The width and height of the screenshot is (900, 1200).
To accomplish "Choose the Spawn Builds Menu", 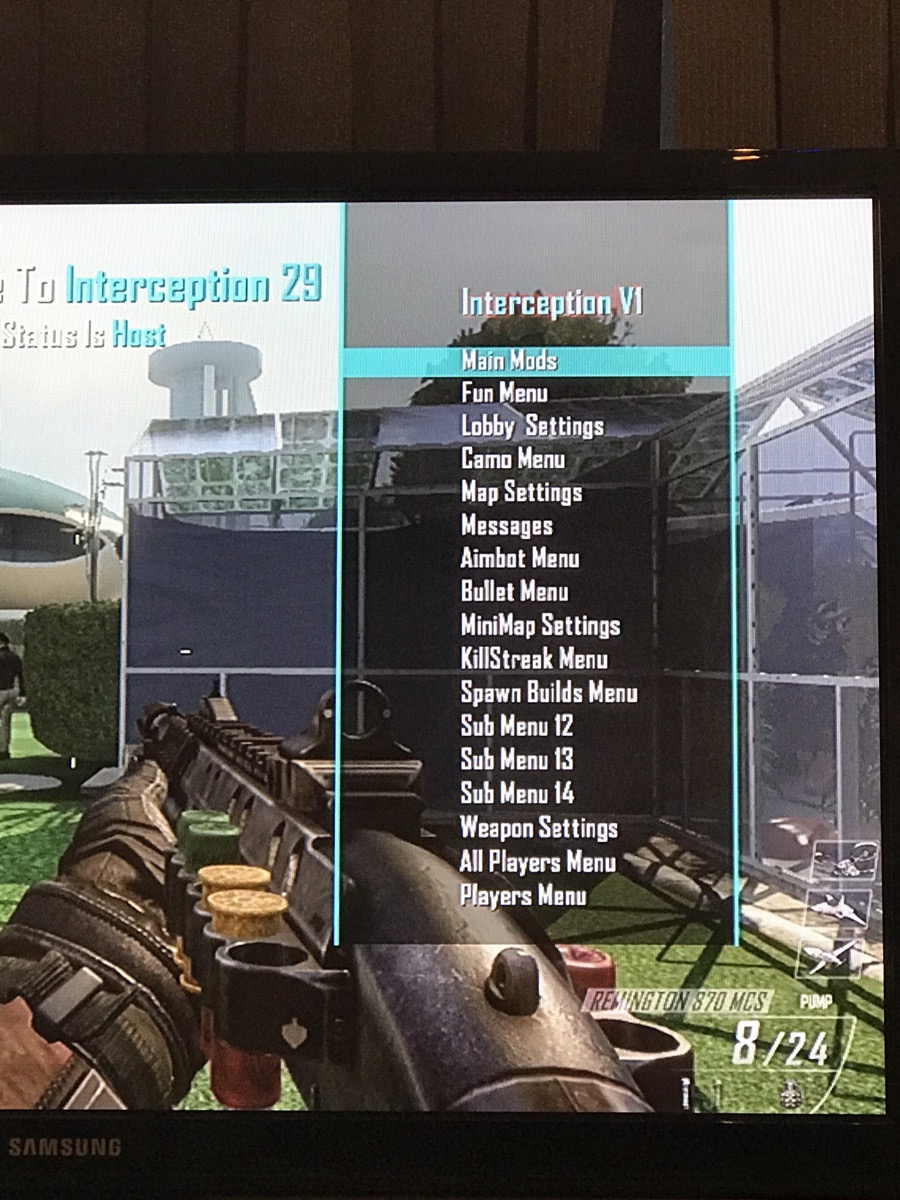I will (549, 692).
